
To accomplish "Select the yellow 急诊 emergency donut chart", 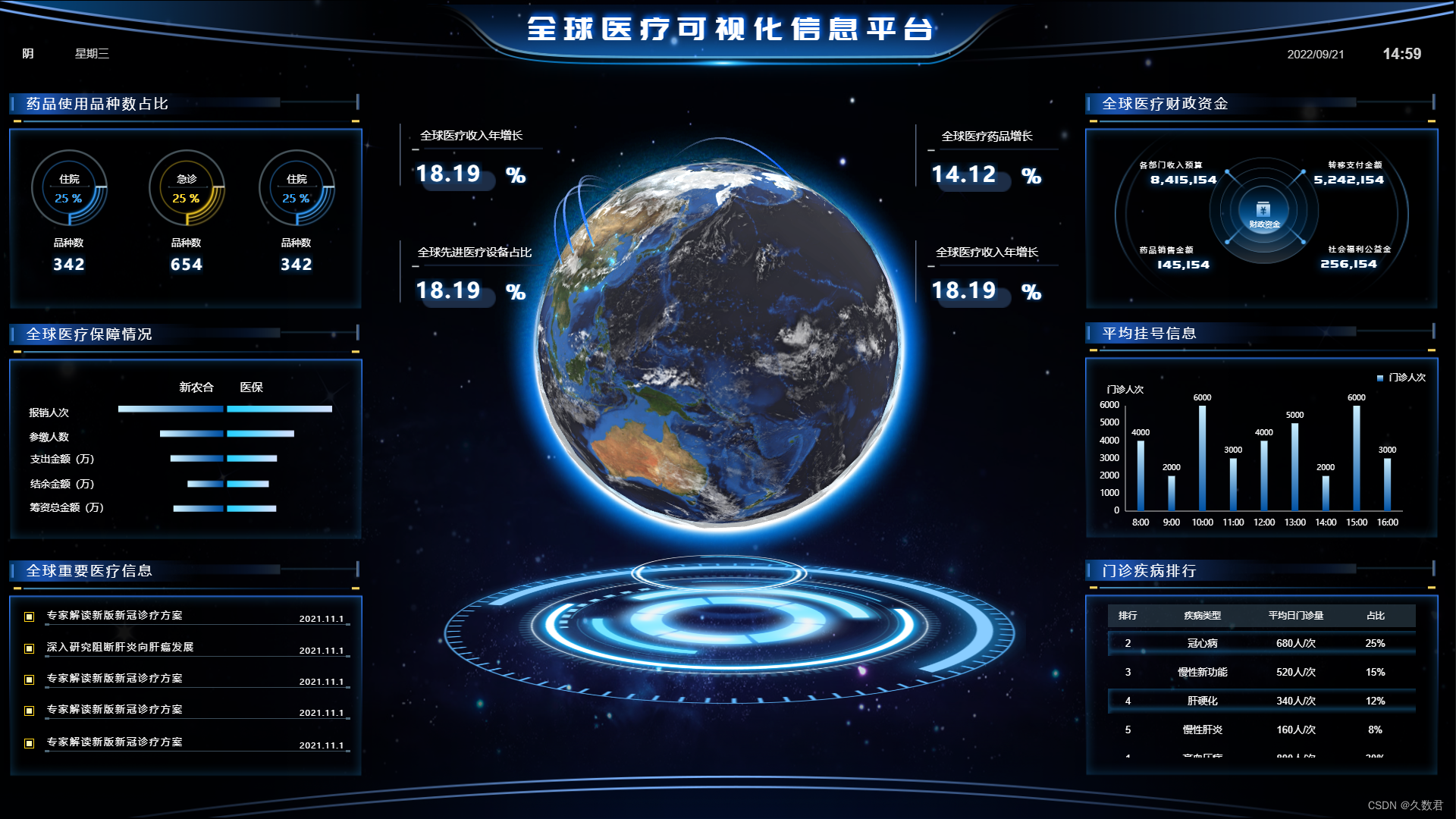I will (x=187, y=188).
